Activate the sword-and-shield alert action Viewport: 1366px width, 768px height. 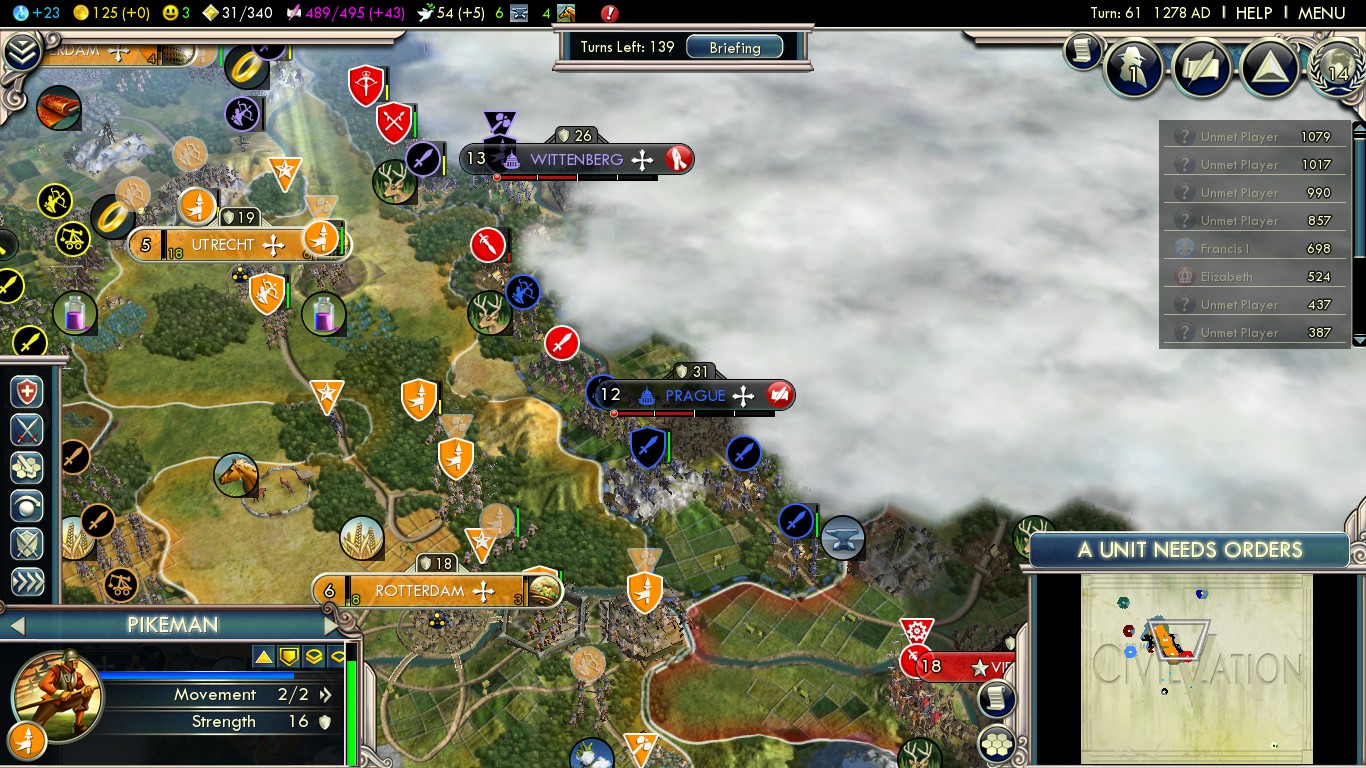(27, 544)
